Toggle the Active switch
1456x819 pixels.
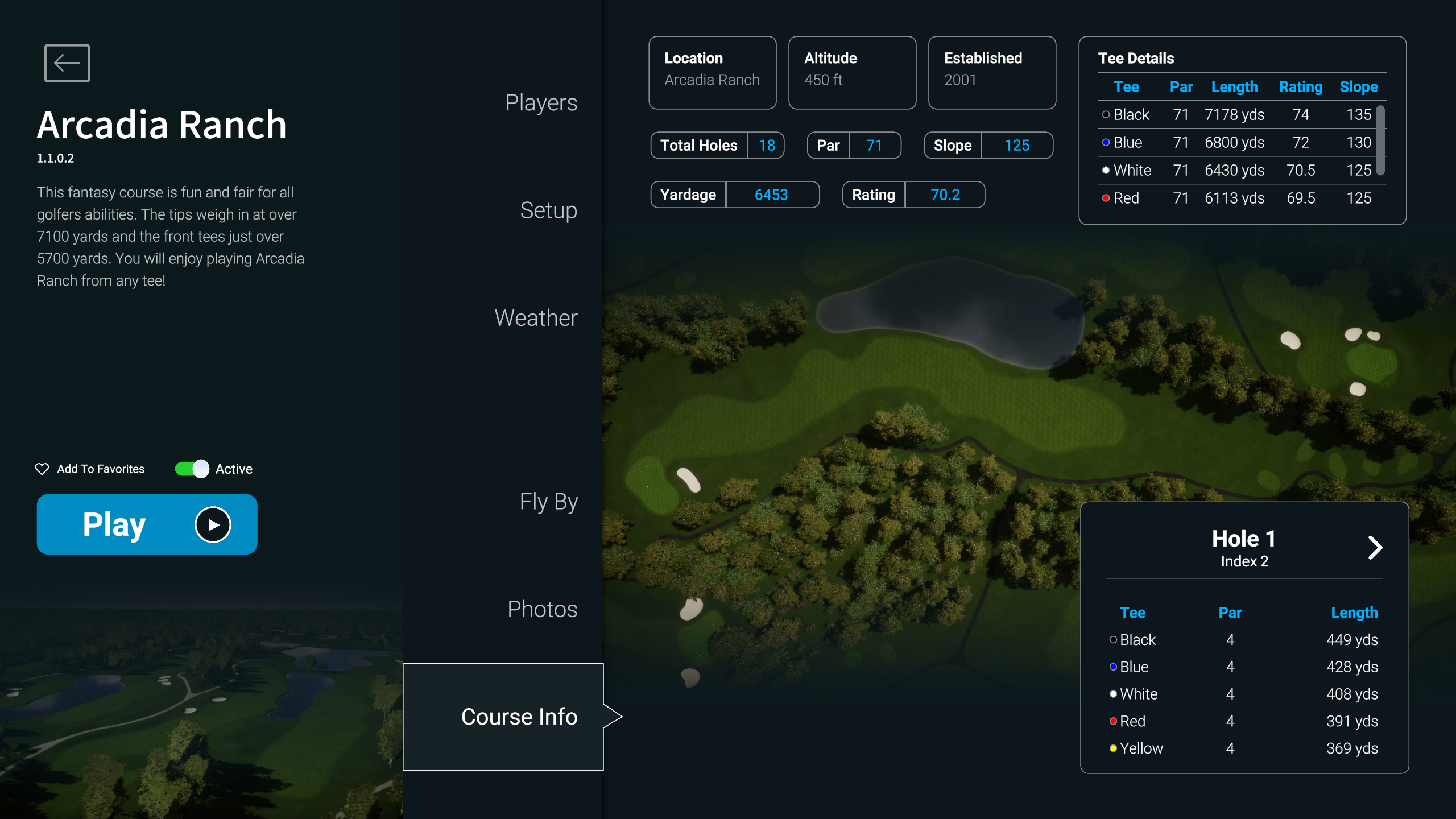192,469
